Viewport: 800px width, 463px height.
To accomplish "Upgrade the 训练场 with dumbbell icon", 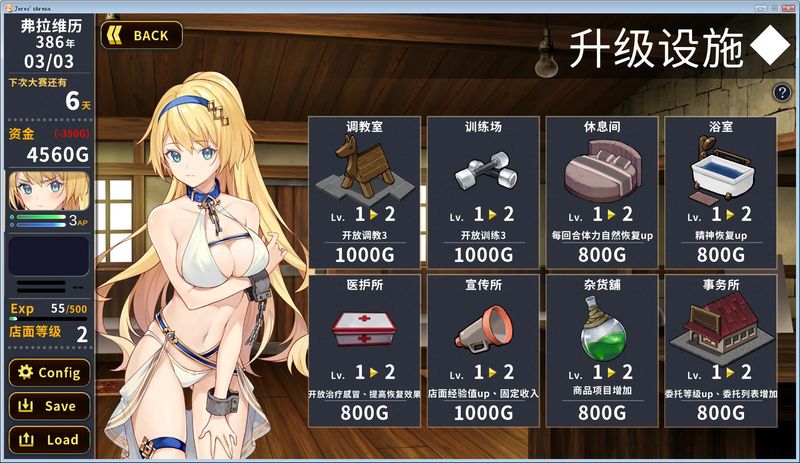I will point(483,192).
